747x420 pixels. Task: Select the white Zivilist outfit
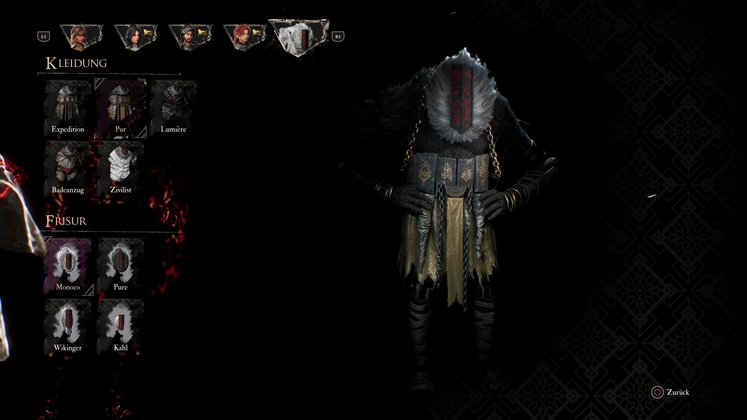coord(121,165)
